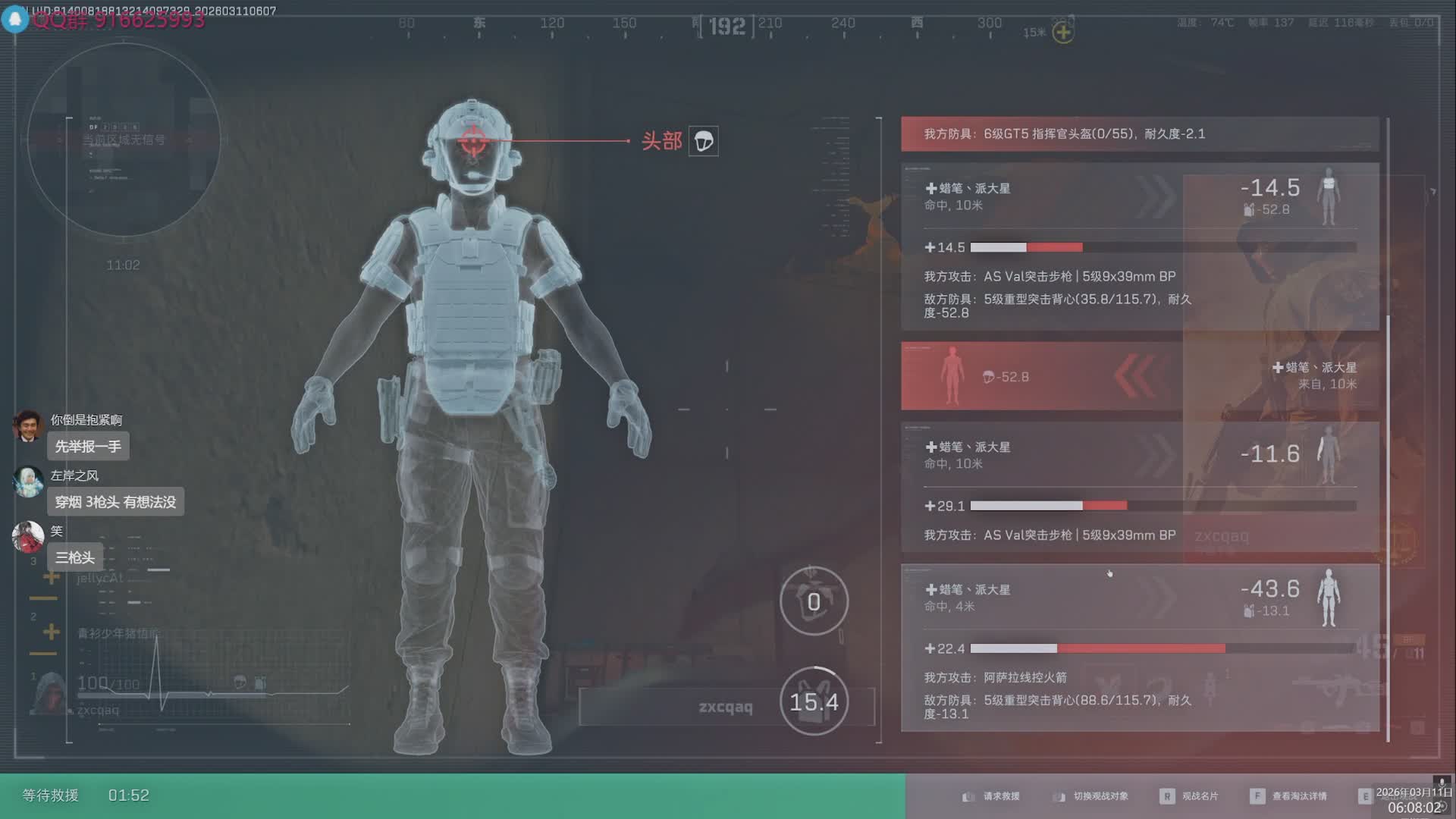Choose the -11.6 damage log entry
This screenshot has height=819, width=1456.
click(x=1139, y=486)
